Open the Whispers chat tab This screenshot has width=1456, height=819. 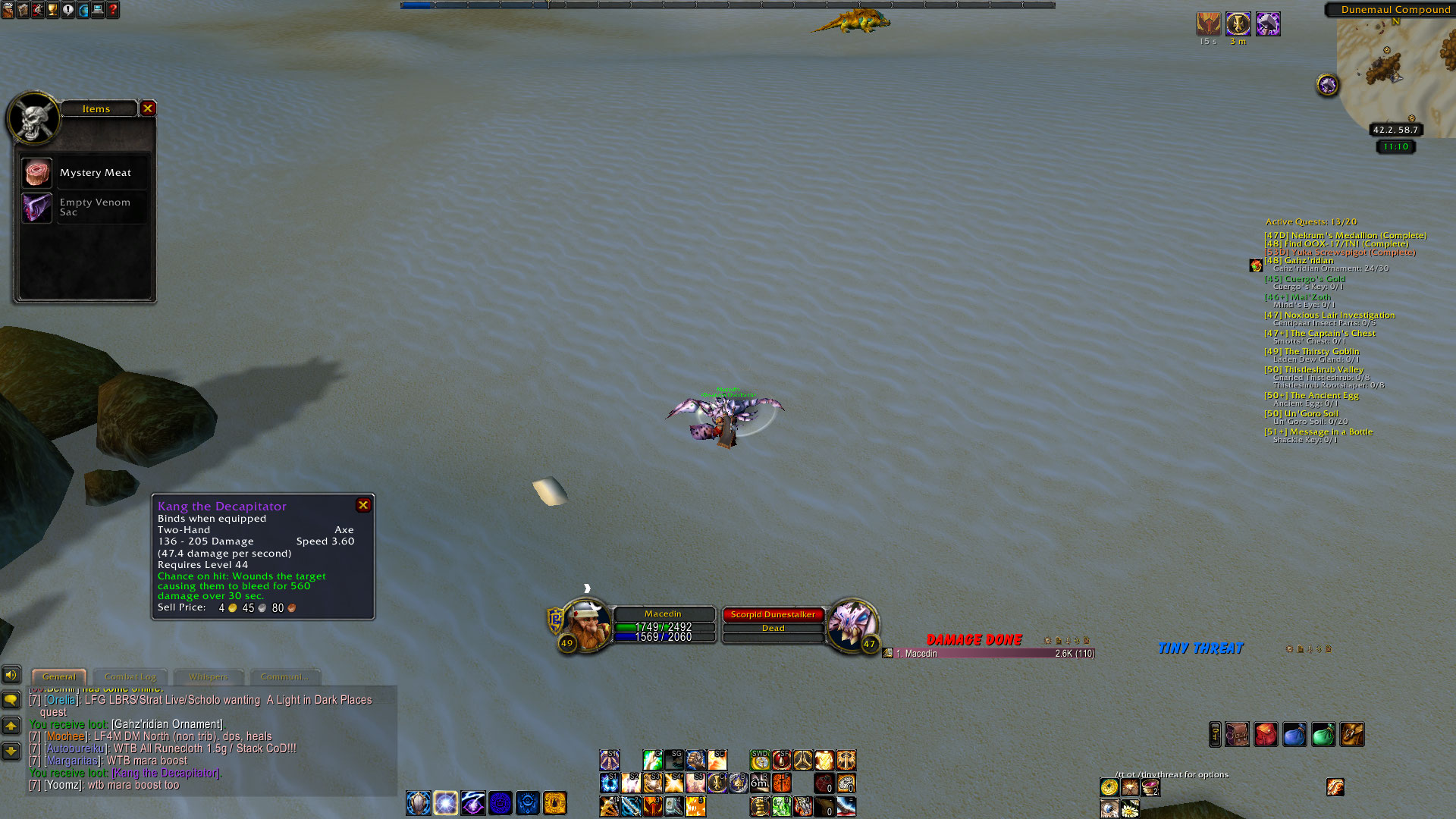(x=208, y=676)
